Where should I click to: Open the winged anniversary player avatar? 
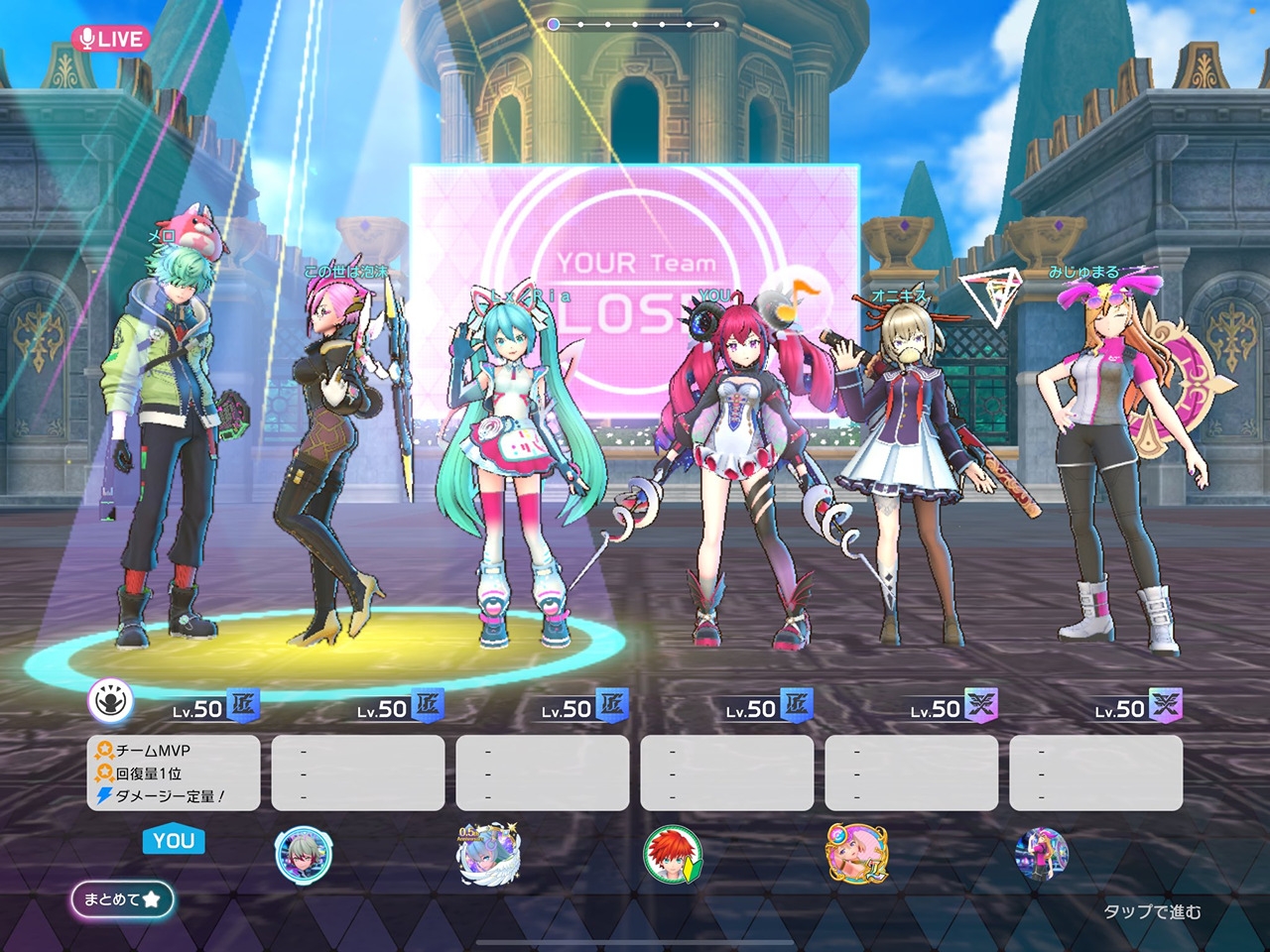(x=488, y=853)
